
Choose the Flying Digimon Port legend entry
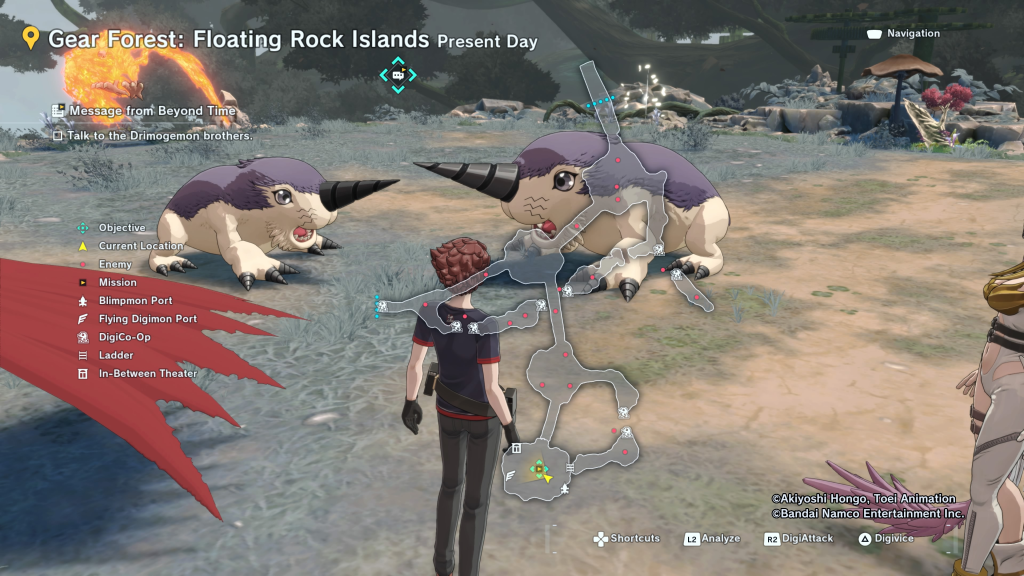point(147,319)
